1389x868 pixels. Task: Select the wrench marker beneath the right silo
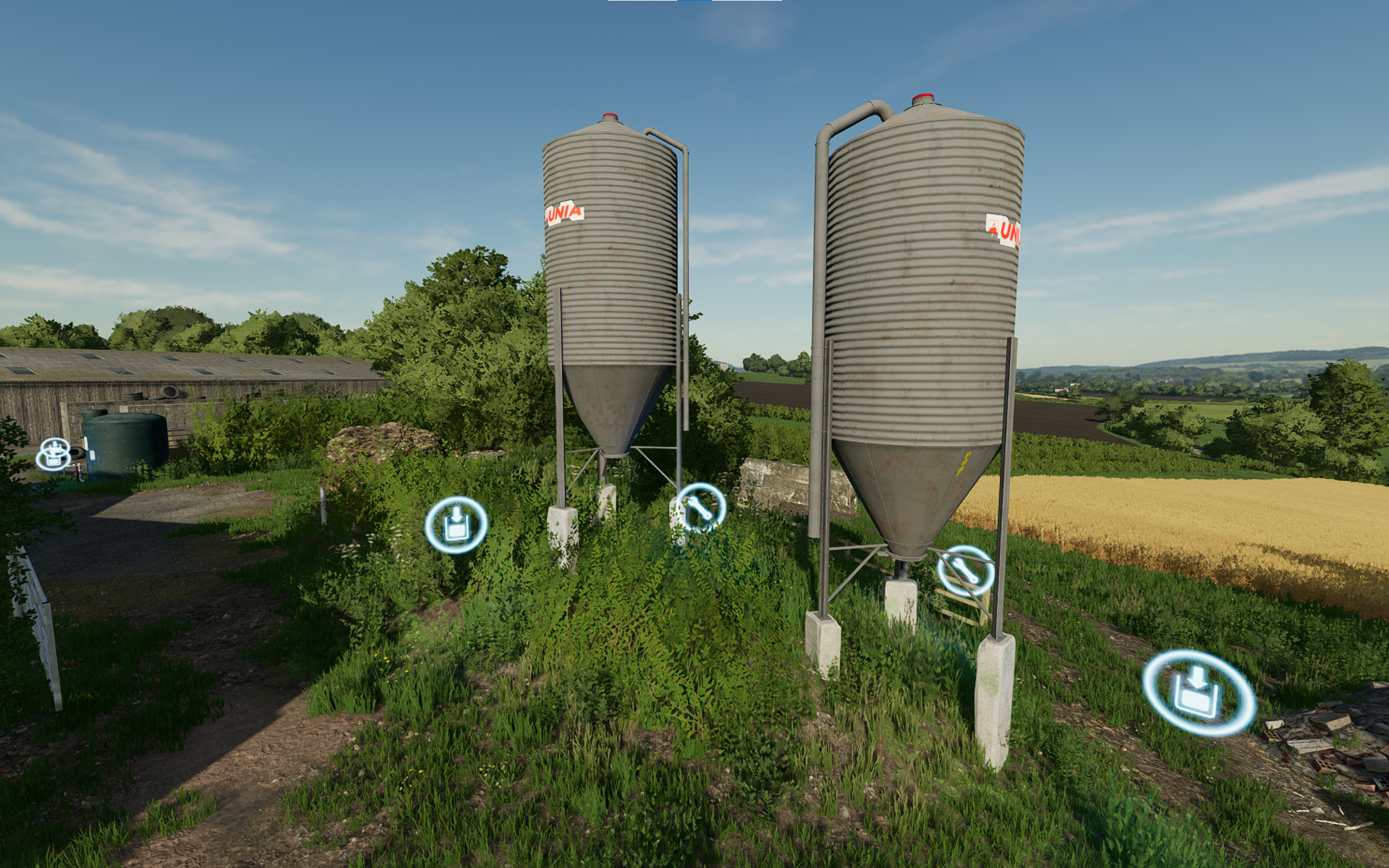[966, 571]
